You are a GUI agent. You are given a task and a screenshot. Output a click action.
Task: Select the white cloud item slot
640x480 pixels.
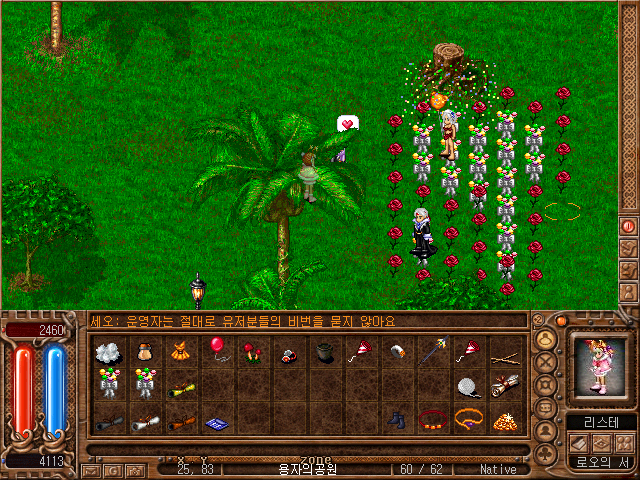click(x=108, y=351)
